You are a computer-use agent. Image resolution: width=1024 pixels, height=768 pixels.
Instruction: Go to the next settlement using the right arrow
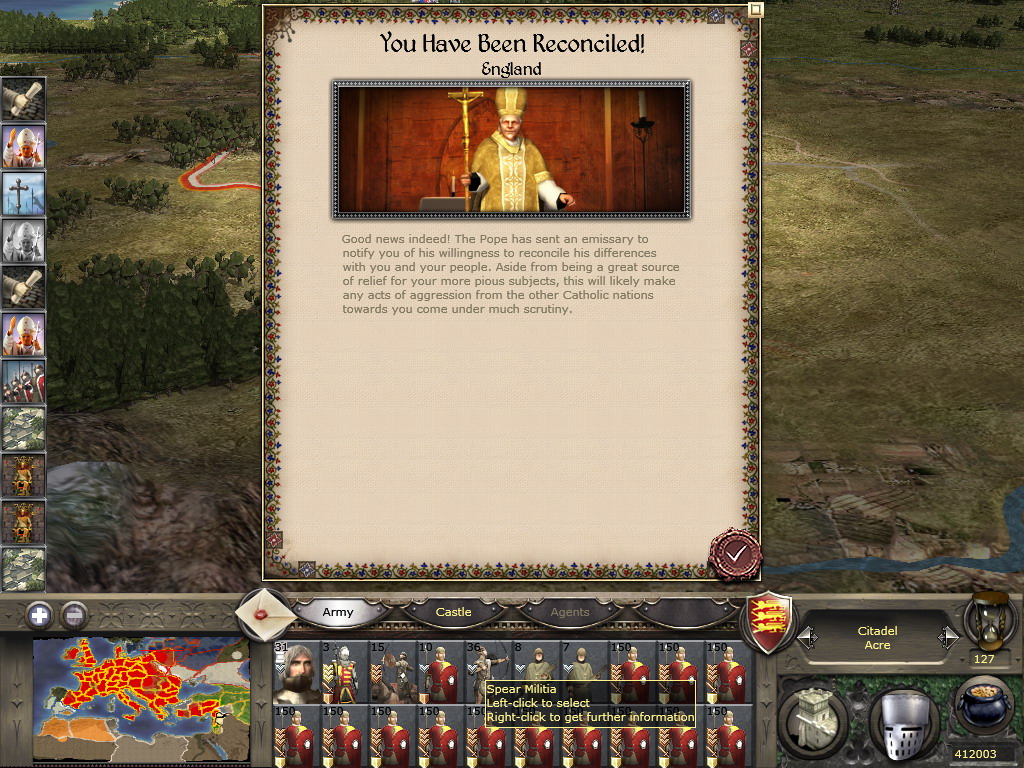(948, 637)
